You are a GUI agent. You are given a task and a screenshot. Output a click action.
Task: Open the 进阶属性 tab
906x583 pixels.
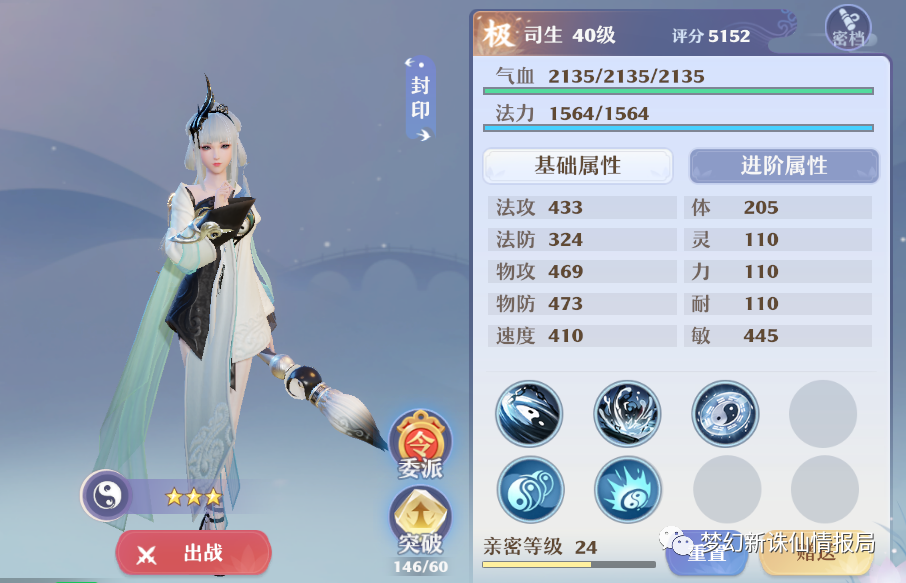[784, 166]
